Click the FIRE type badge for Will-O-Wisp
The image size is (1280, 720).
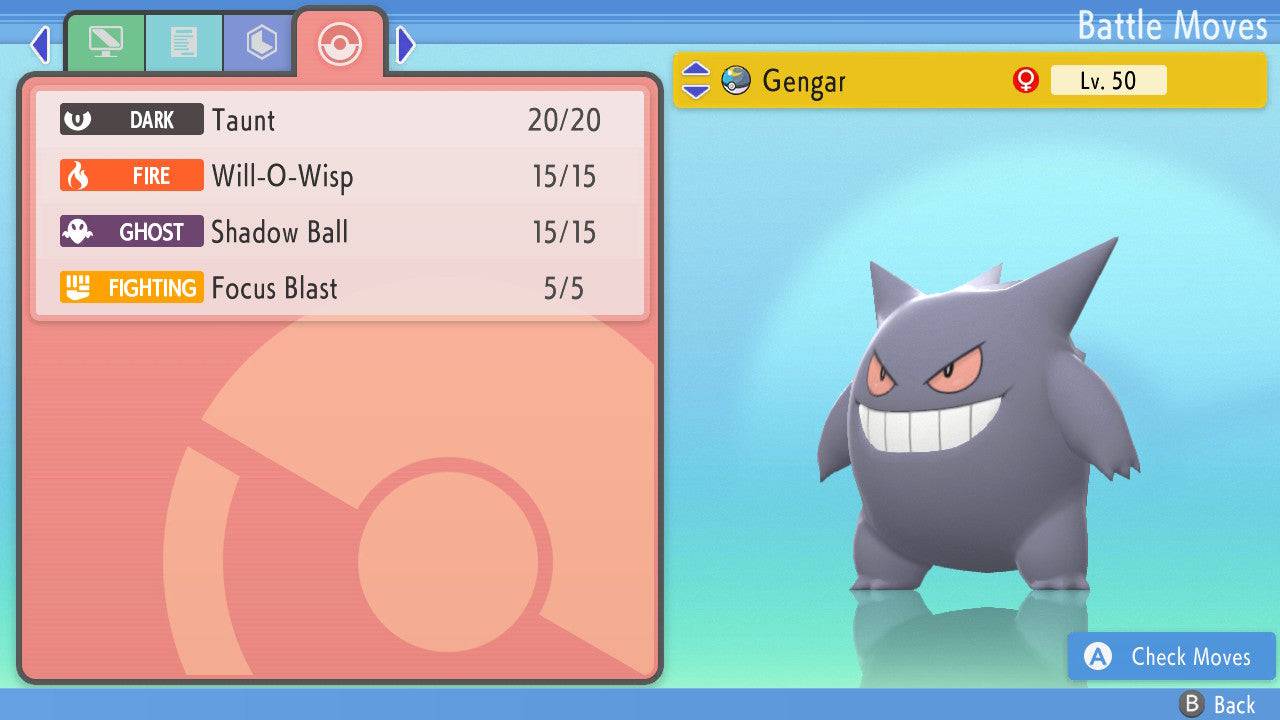pyautogui.click(x=131, y=175)
